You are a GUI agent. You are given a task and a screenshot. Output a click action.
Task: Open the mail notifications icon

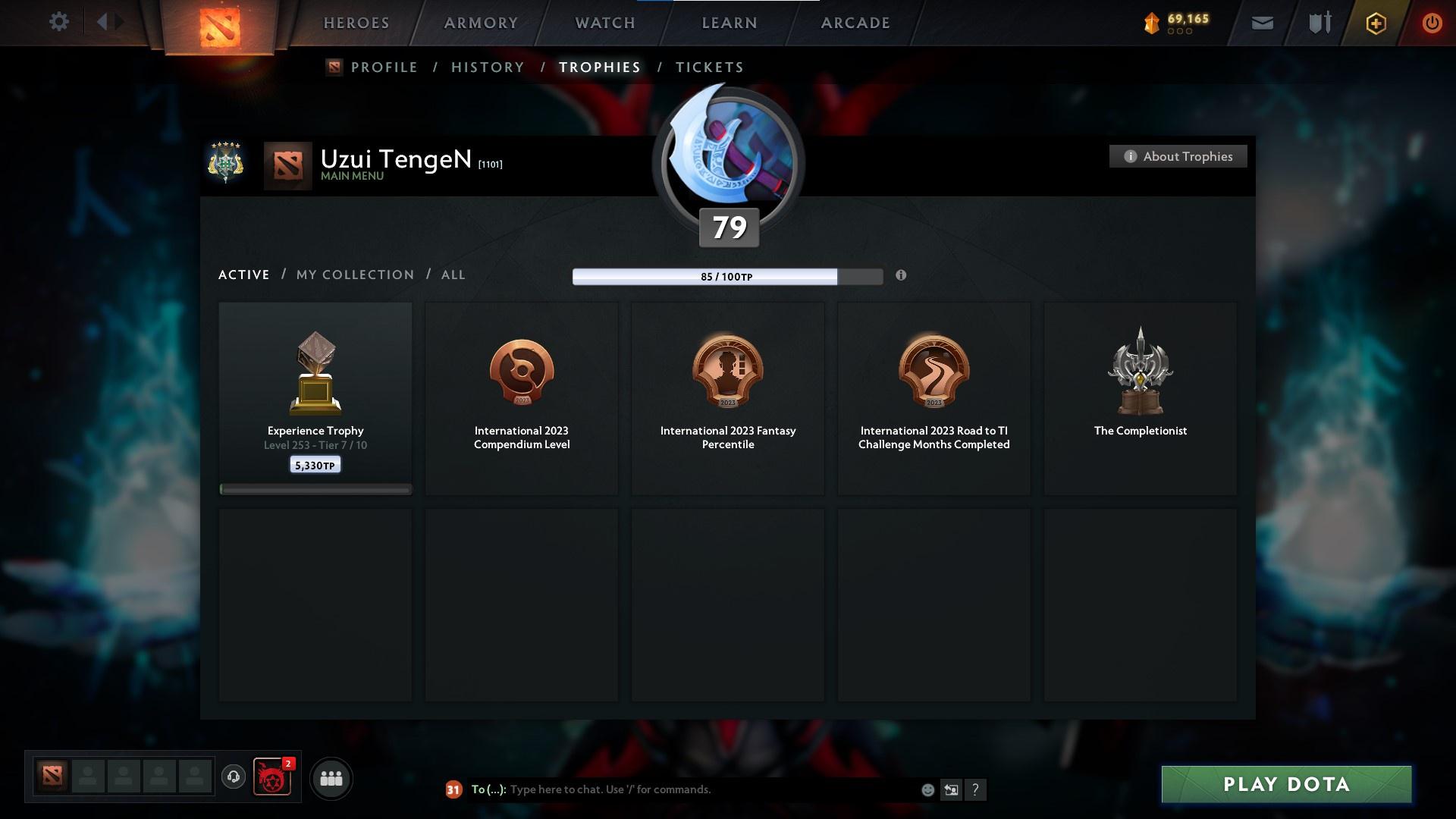(x=1262, y=23)
